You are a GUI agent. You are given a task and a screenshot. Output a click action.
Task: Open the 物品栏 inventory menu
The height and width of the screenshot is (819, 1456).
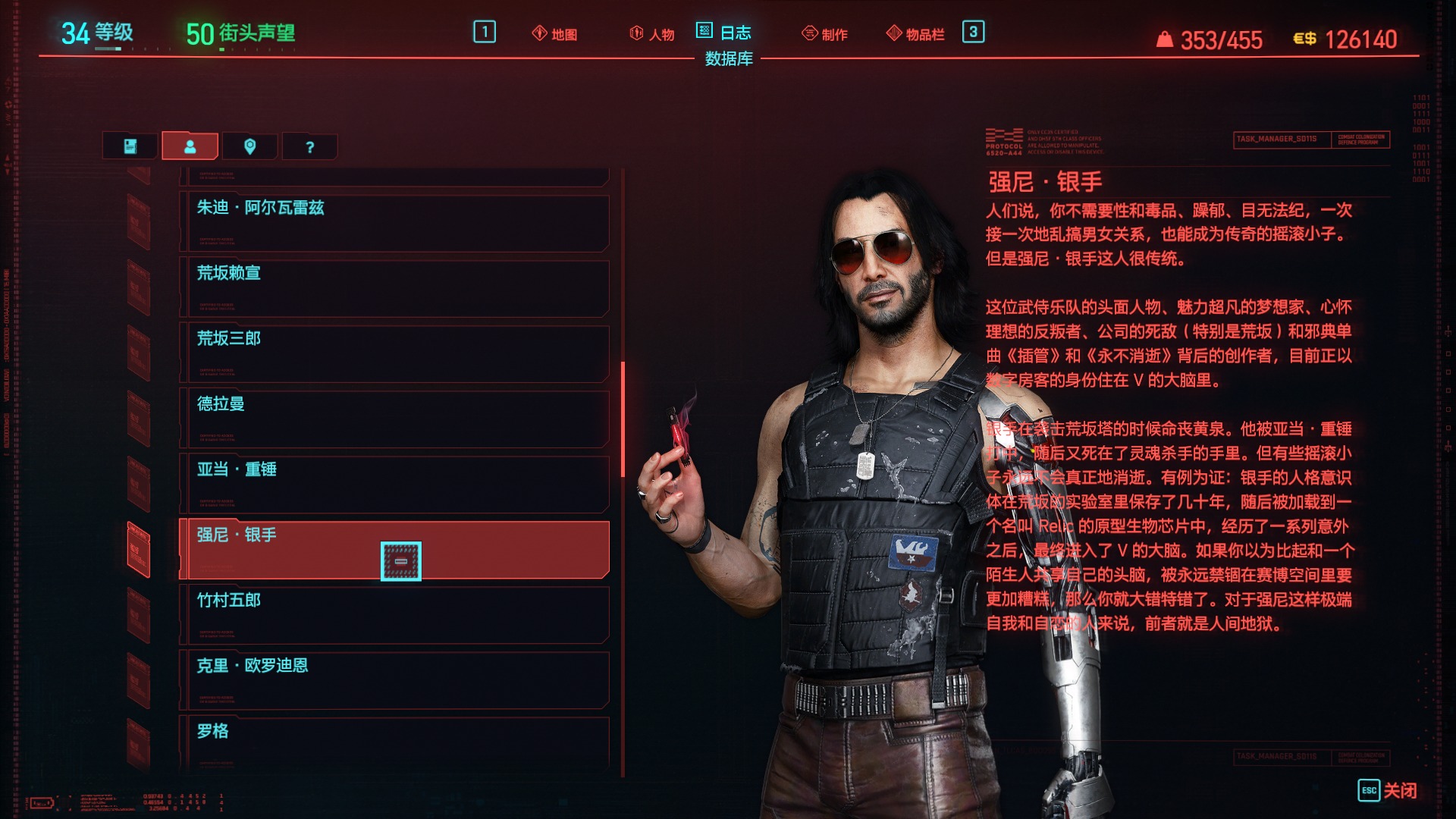(916, 34)
